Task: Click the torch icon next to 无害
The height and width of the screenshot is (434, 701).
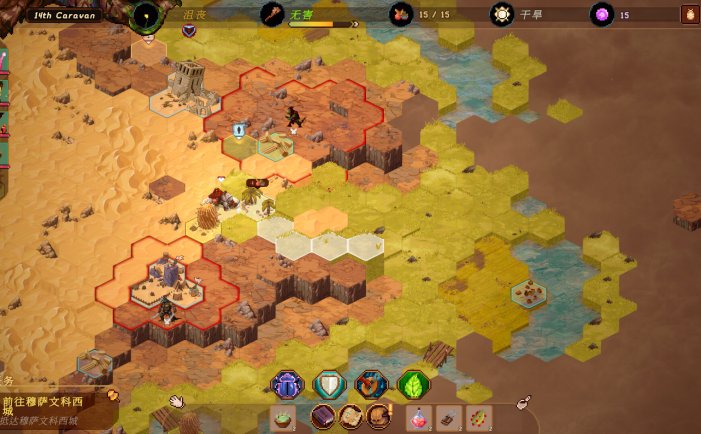Action: coord(272,14)
